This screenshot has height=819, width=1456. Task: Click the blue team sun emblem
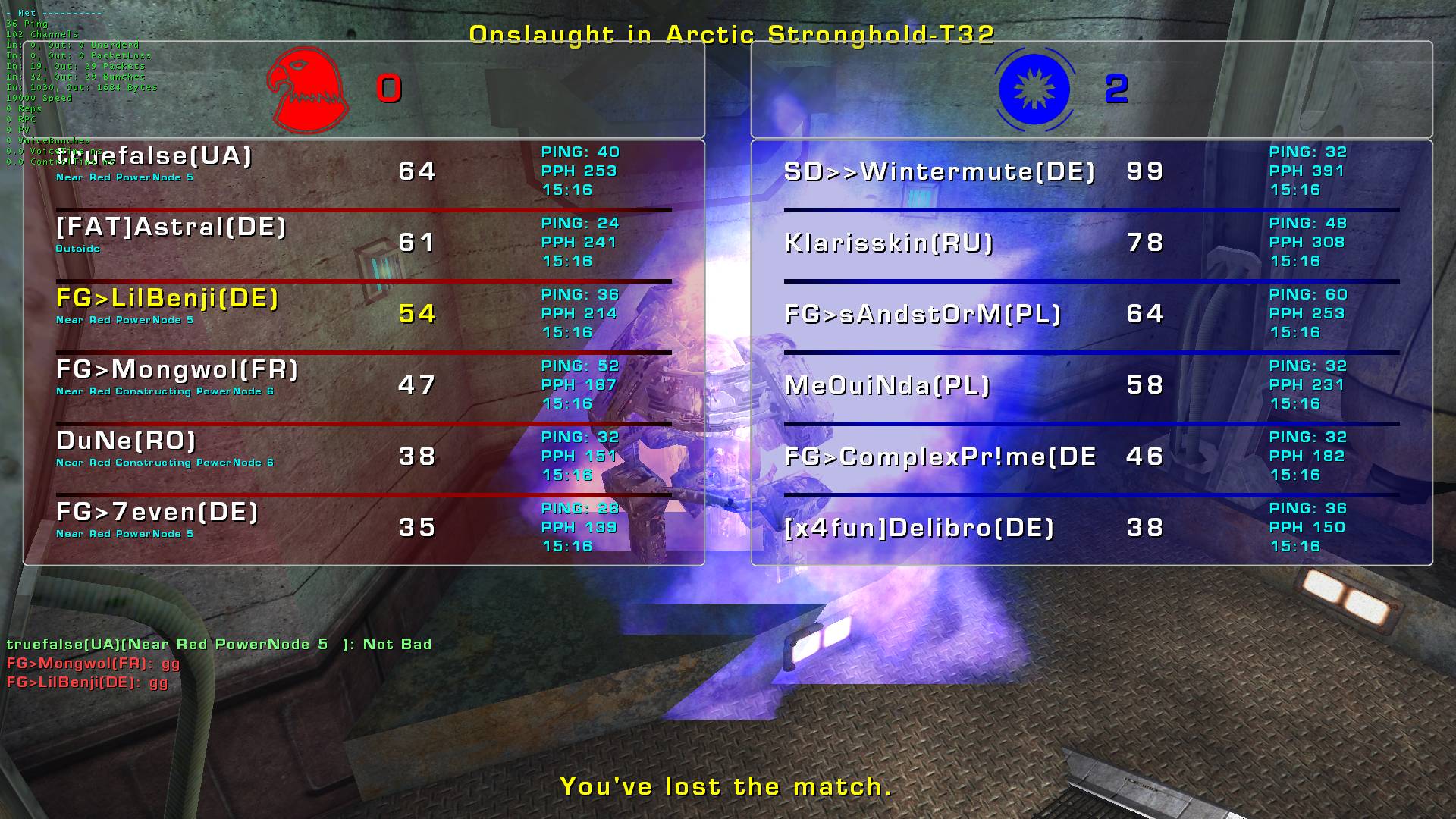point(1034,89)
